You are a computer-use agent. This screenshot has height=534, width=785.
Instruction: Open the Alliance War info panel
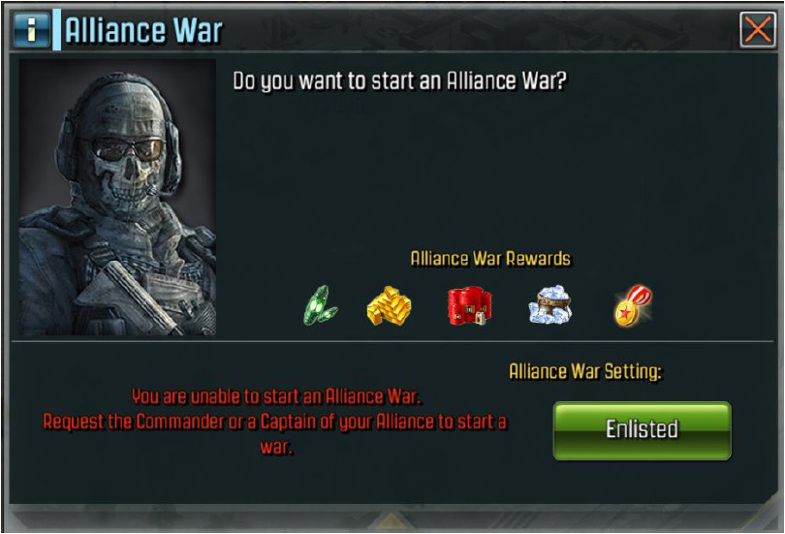(31, 30)
